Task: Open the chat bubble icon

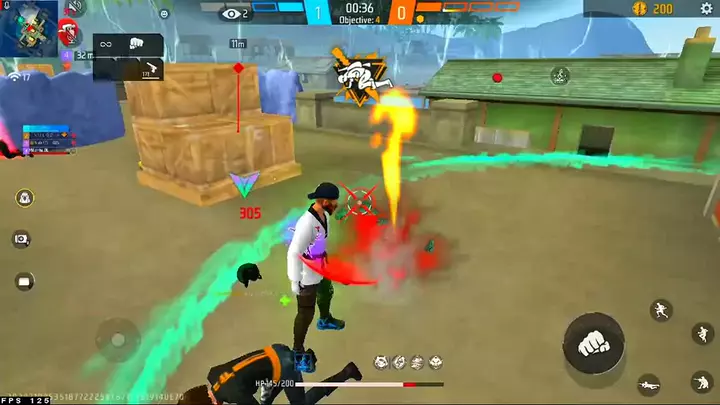Action: [x=22, y=282]
